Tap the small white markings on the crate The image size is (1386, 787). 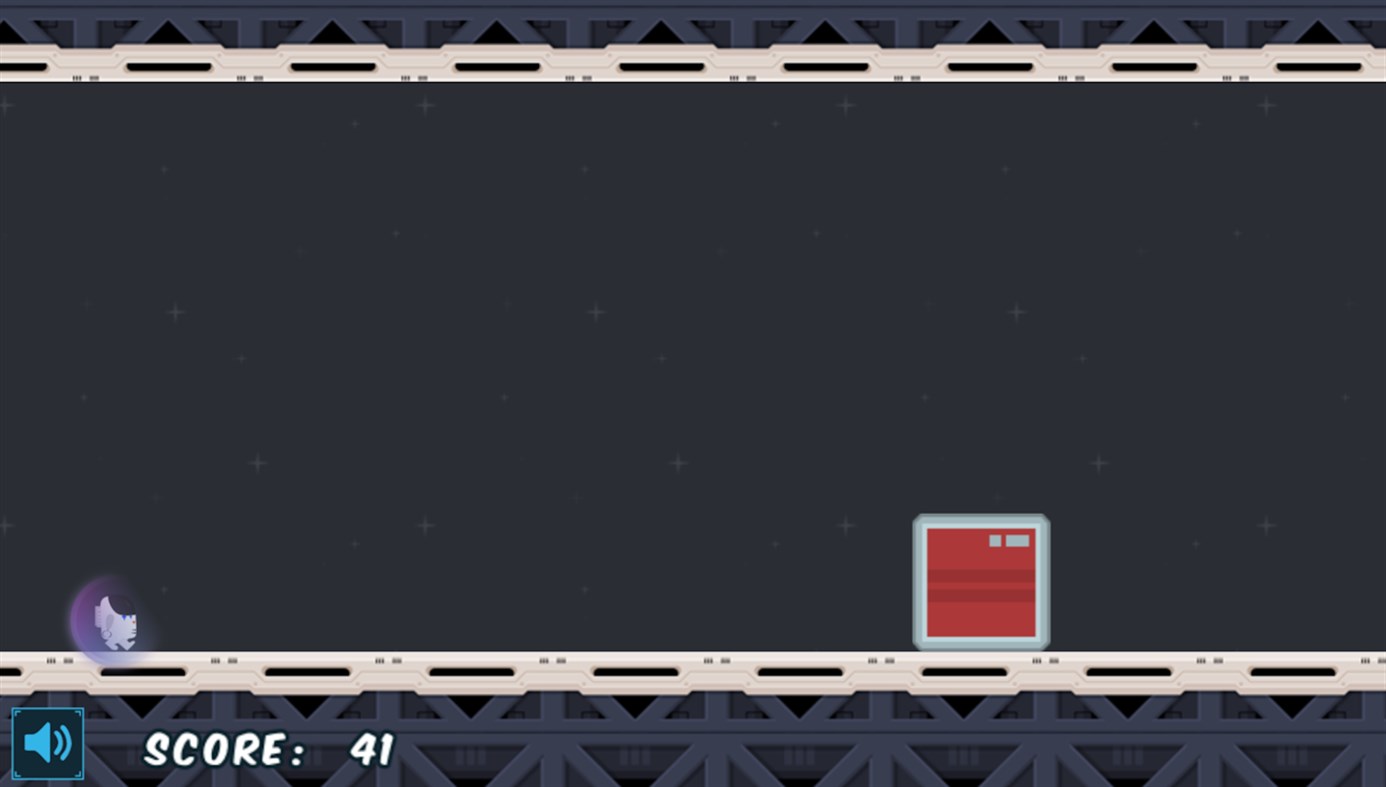click(x=1010, y=539)
